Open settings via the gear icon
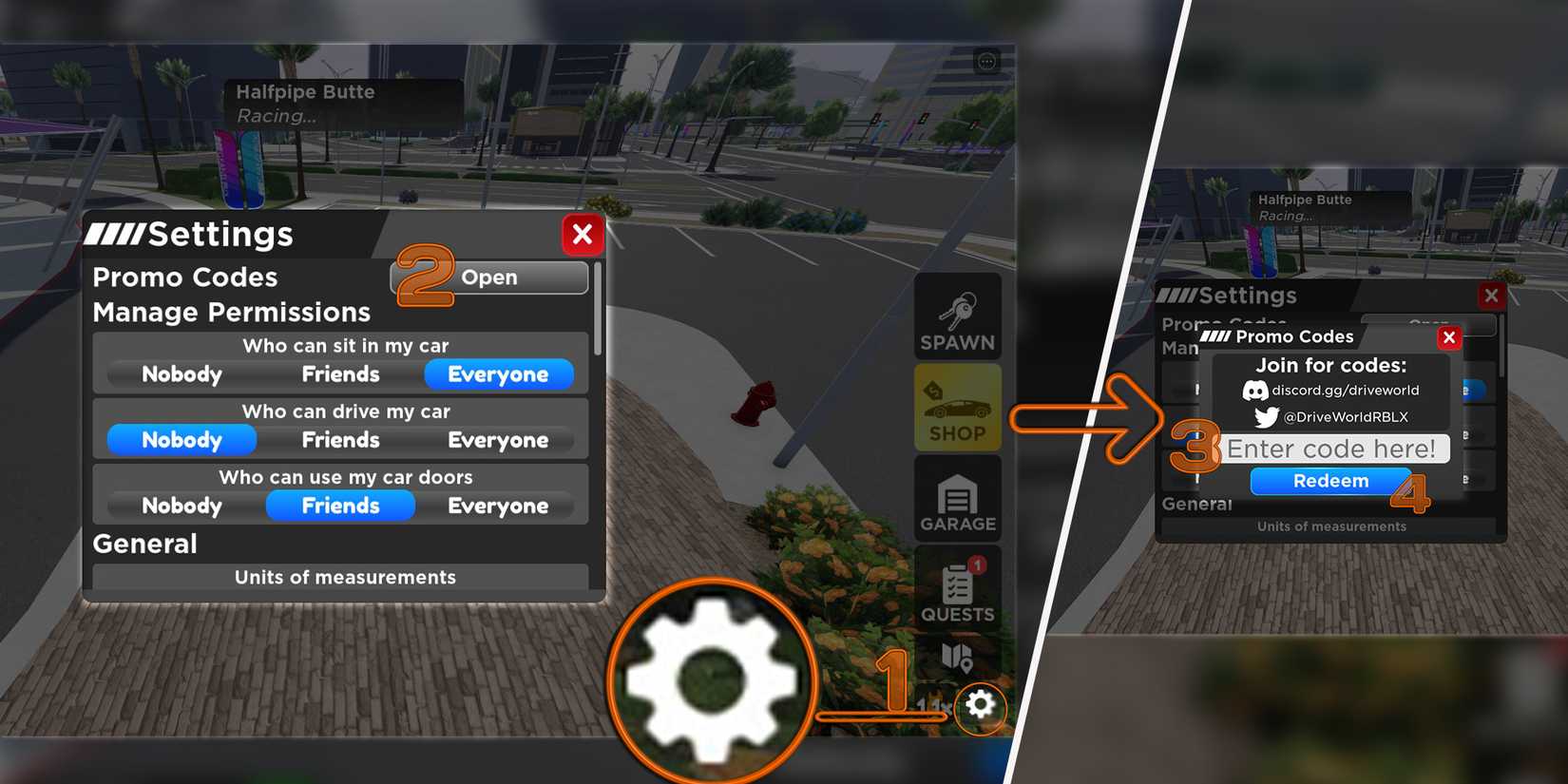 tap(980, 706)
